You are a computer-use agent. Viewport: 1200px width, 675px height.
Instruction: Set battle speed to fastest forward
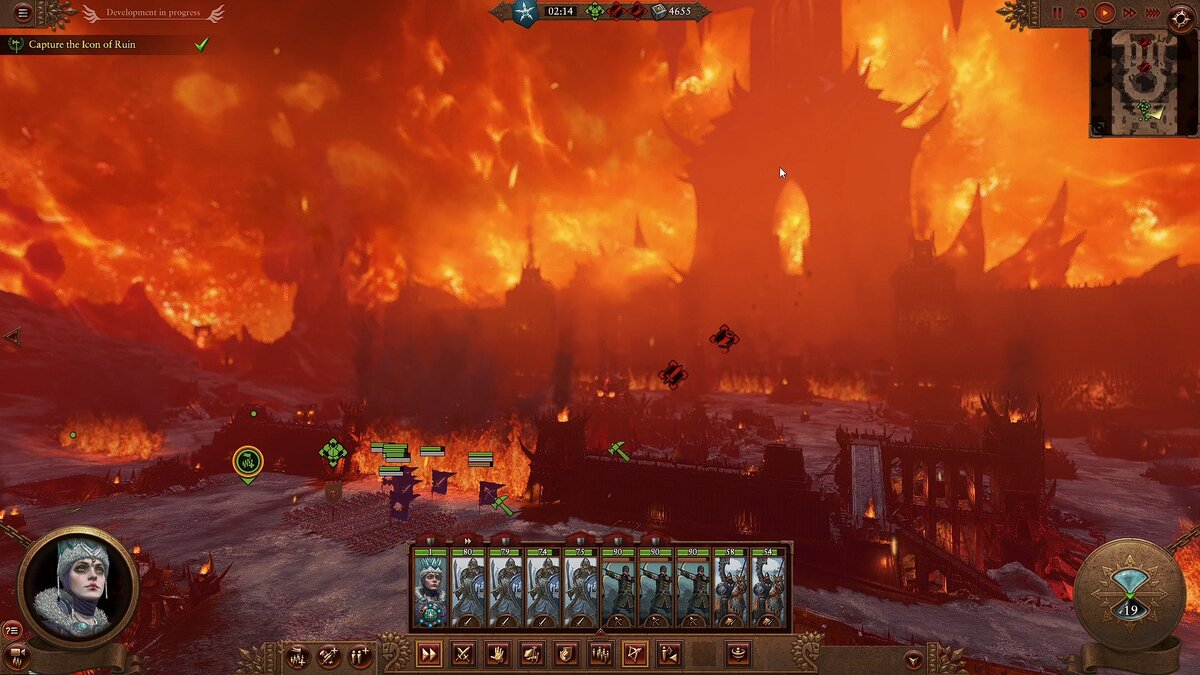(1152, 13)
